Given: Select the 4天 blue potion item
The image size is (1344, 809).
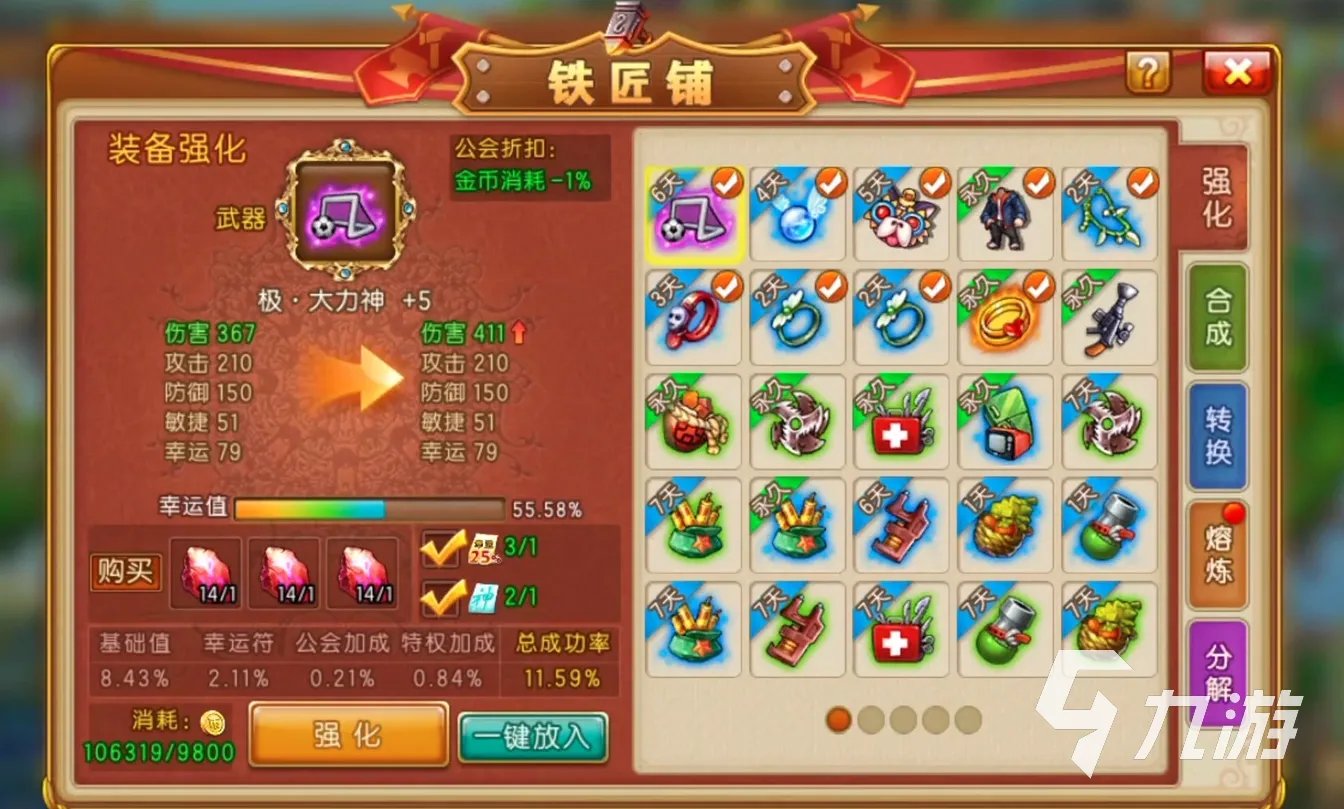Looking at the screenshot, I should coord(795,215).
